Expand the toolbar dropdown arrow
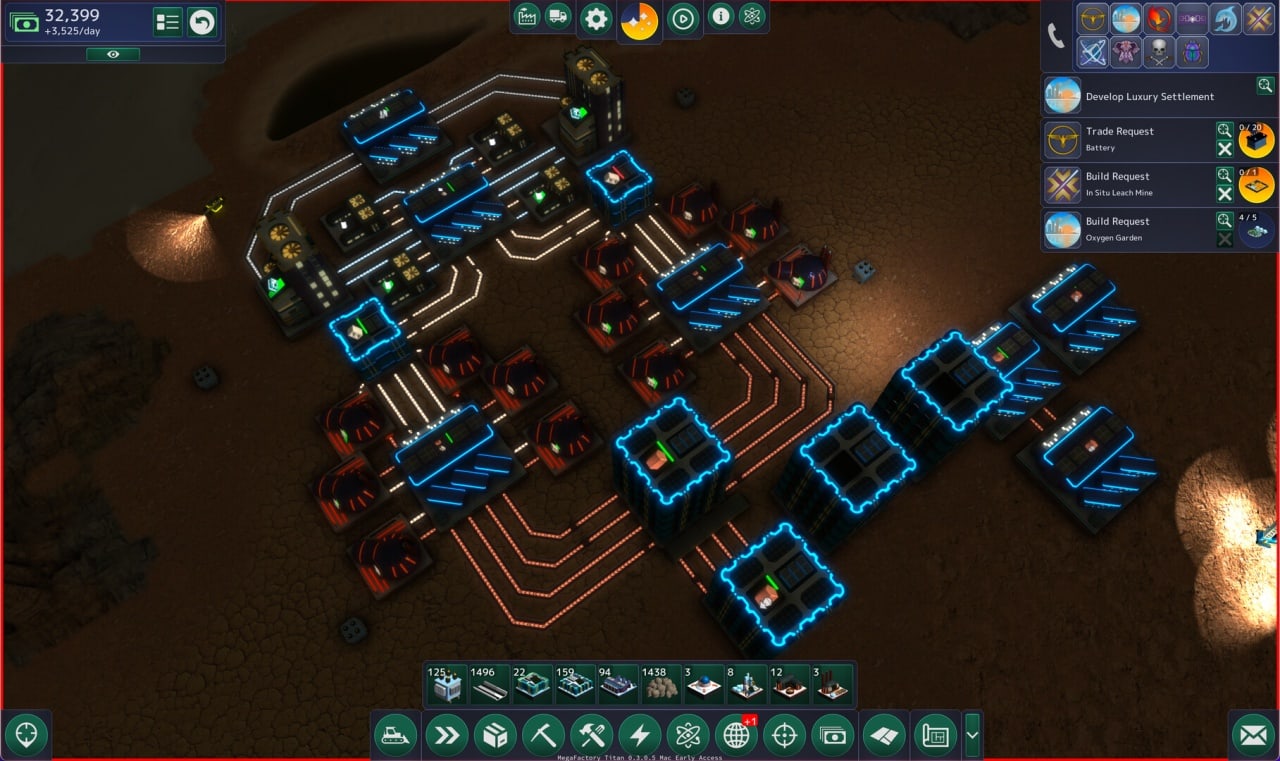This screenshot has width=1280, height=761. pos(972,736)
